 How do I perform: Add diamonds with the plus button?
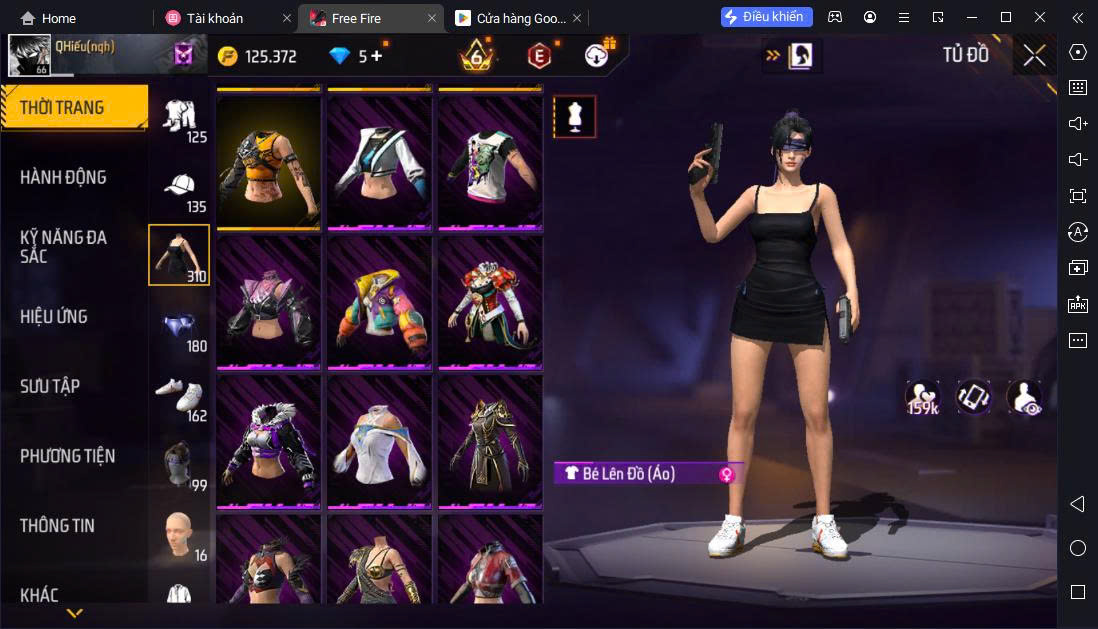[376, 56]
